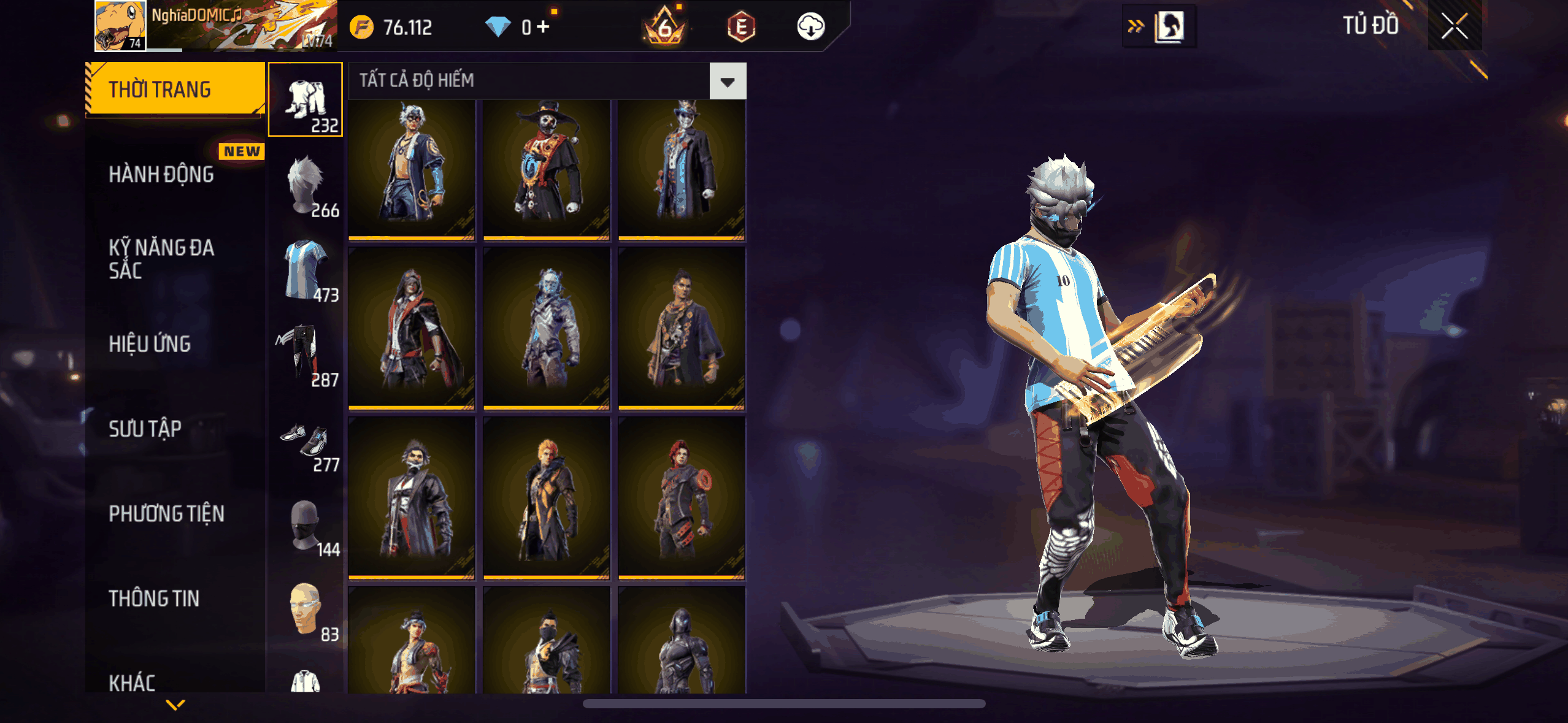Viewport: 1568px width, 723px height.
Task: Switch to Phương Tiện tab
Action: point(166,514)
